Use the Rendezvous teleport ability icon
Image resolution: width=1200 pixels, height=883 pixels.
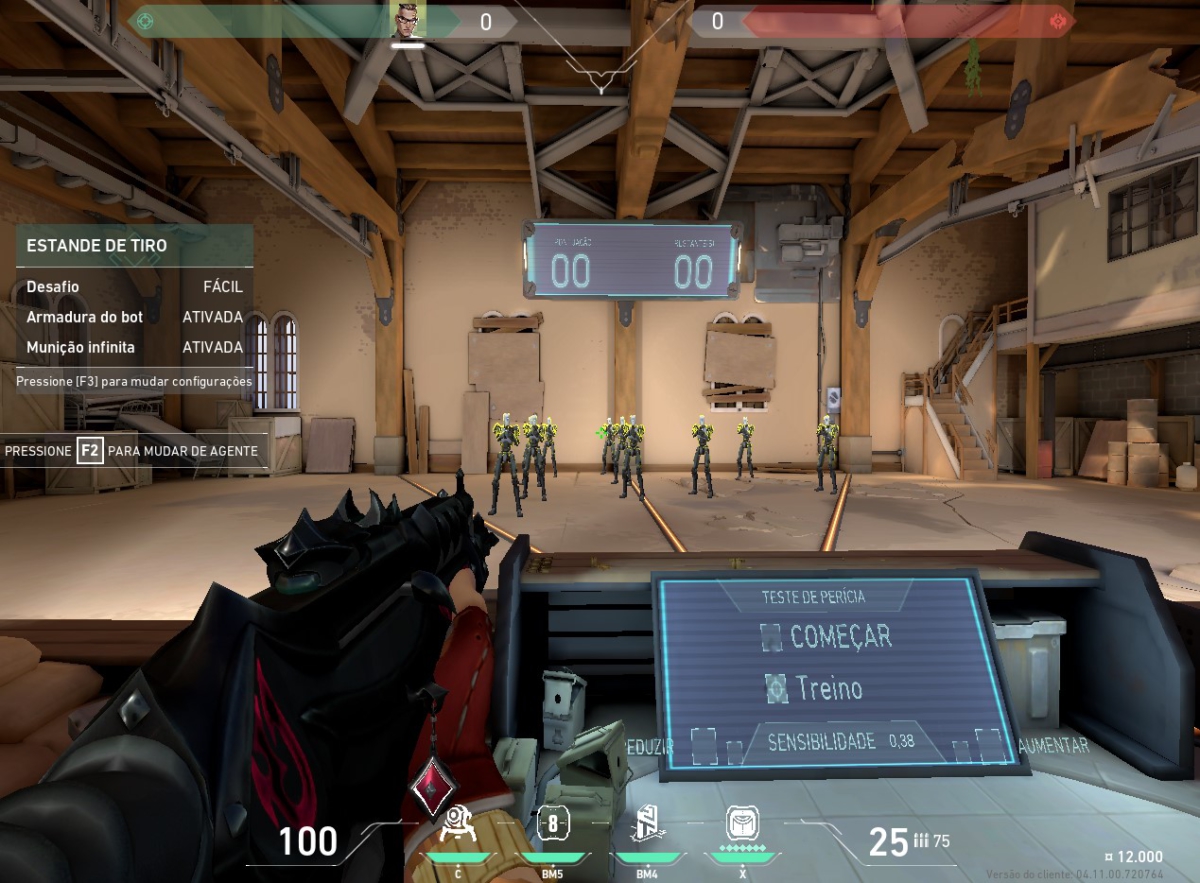(x=646, y=826)
